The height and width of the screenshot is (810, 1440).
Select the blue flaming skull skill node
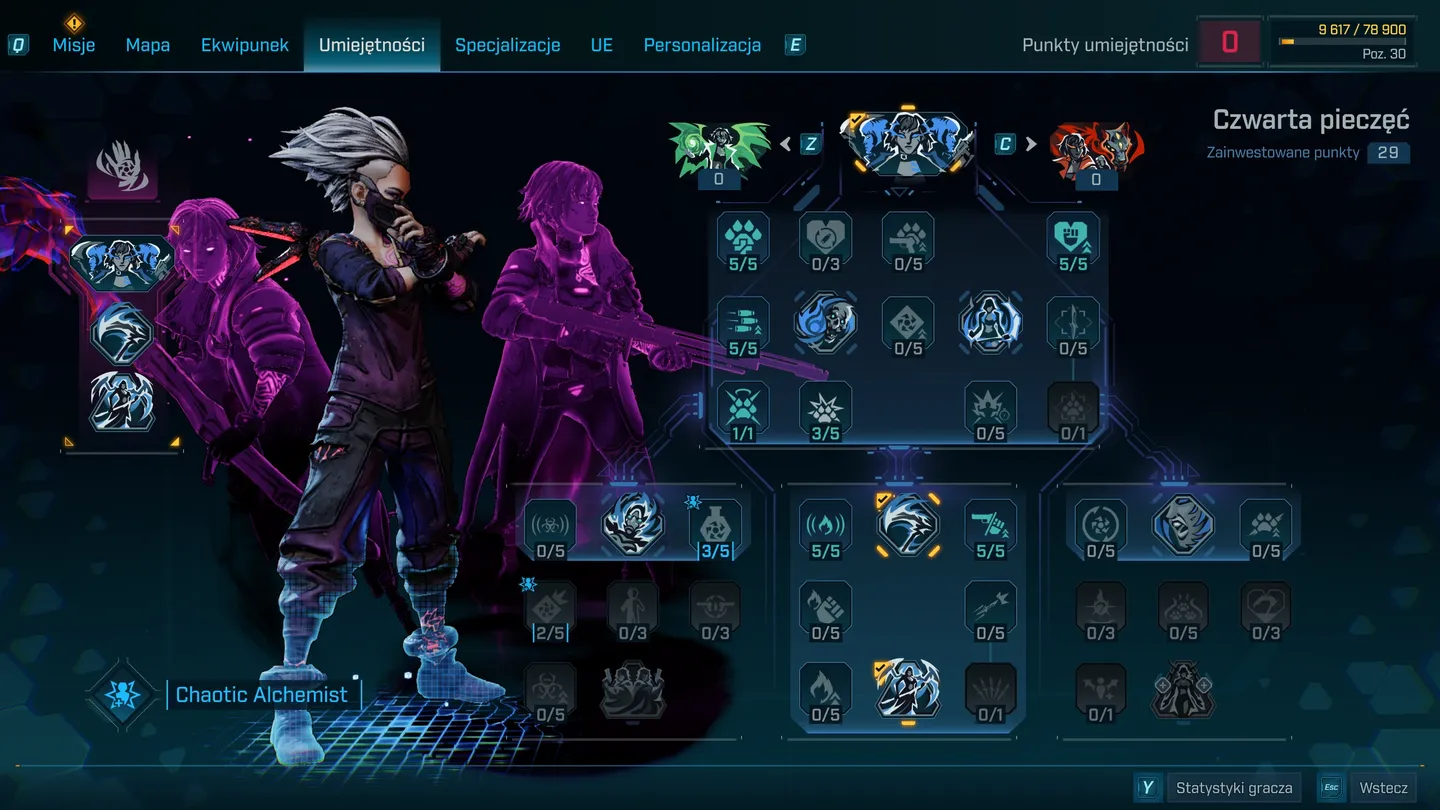click(x=825, y=324)
